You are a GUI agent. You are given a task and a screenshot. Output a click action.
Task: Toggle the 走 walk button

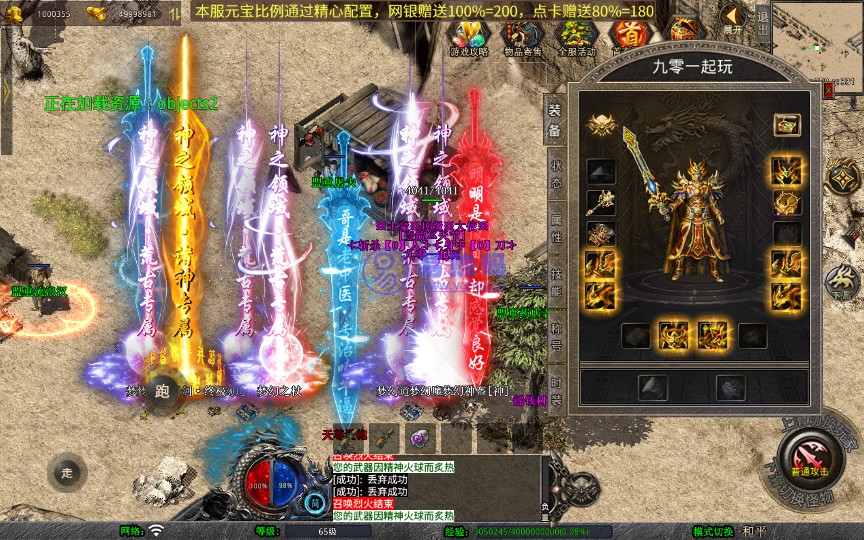[68, 472]
